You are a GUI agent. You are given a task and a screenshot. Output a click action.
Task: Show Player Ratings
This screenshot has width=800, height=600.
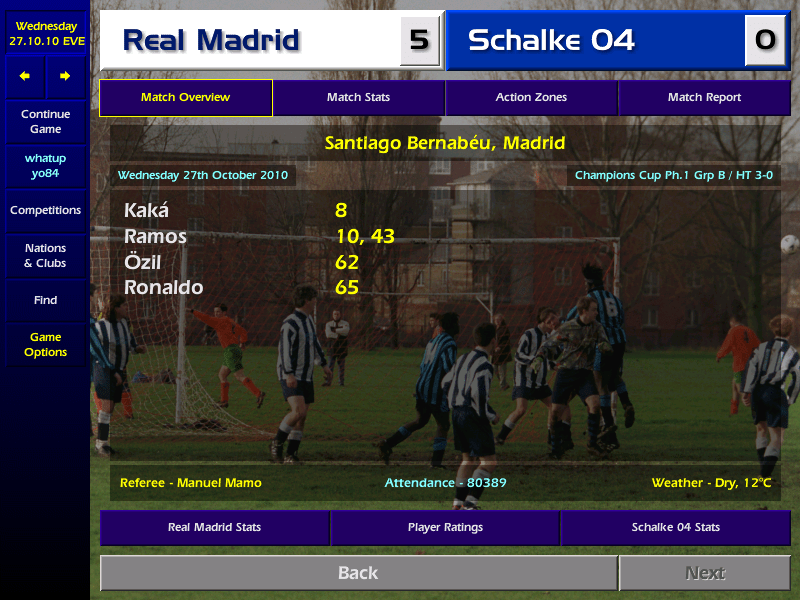(445, 527)
